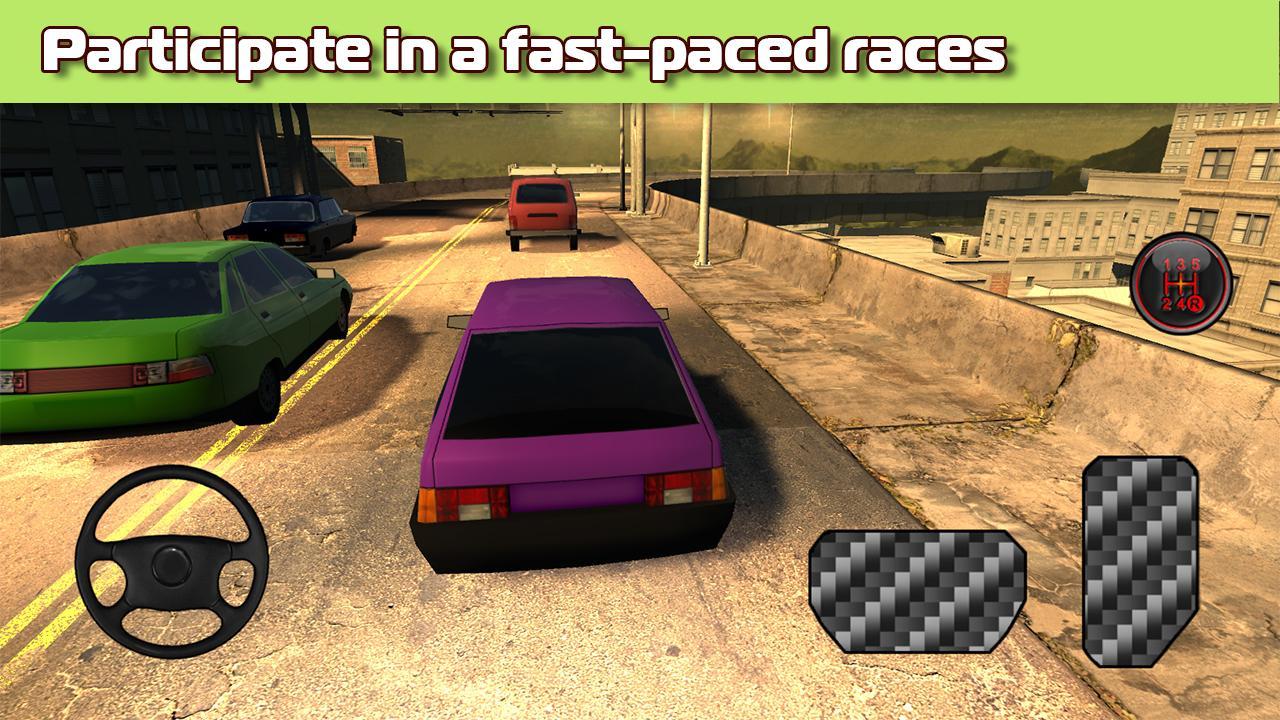
Task: Select fourth gear on the shifter diagram
Action: (x=1181, y=304)
